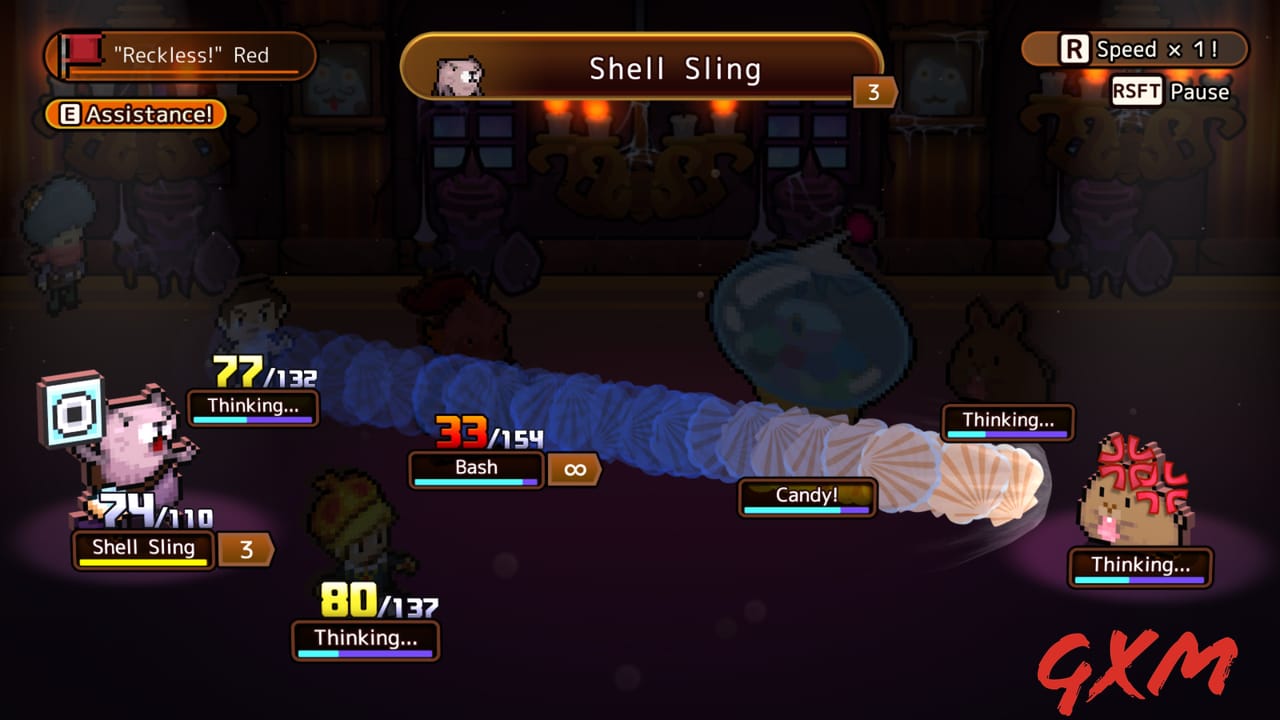The height and width of the screenshot is (720, 1280).
Task: Click the Candy! action button
Action: coord(806,497)
